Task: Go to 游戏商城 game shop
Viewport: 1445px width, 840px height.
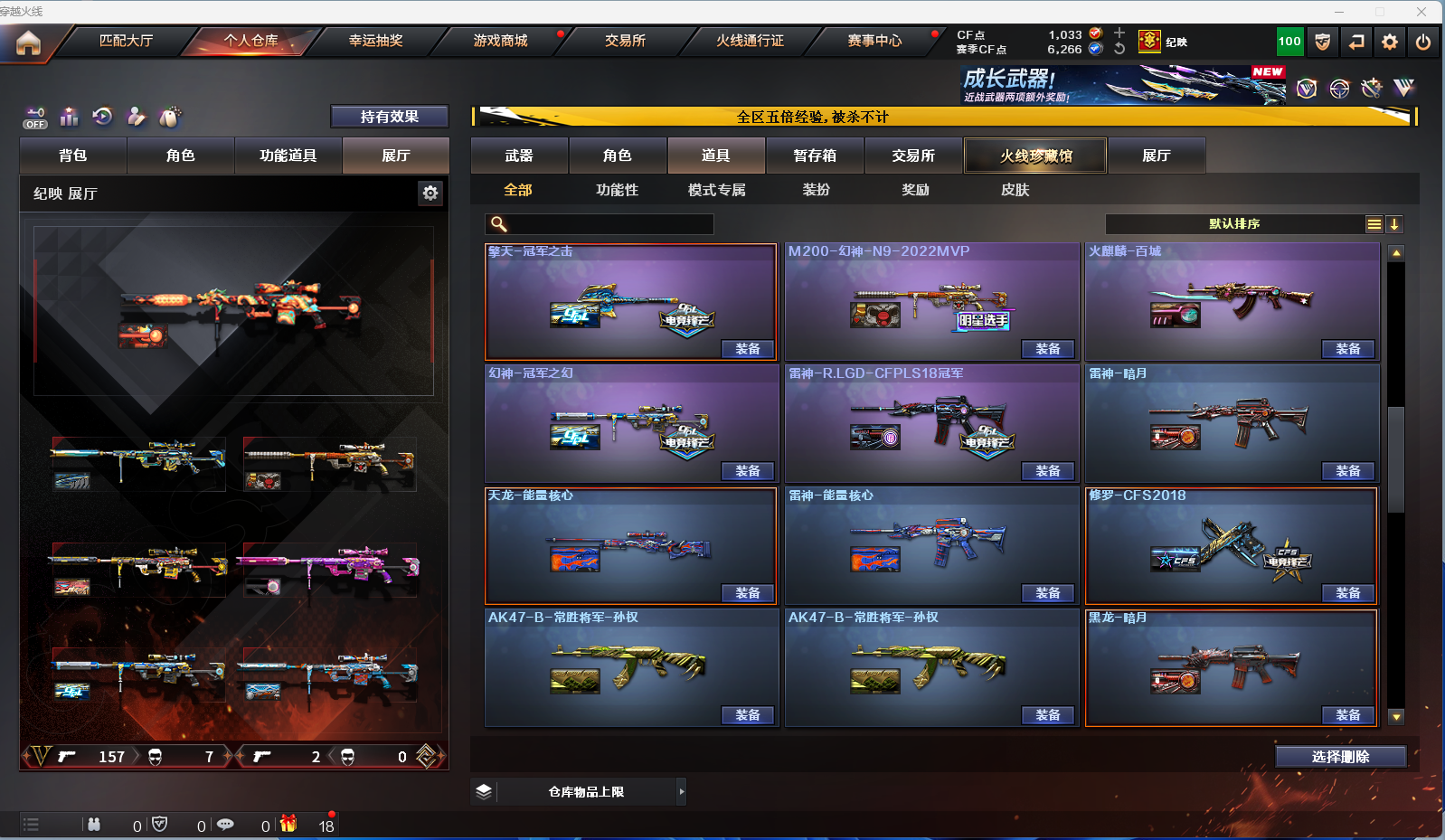Action: tap(500, 41)
